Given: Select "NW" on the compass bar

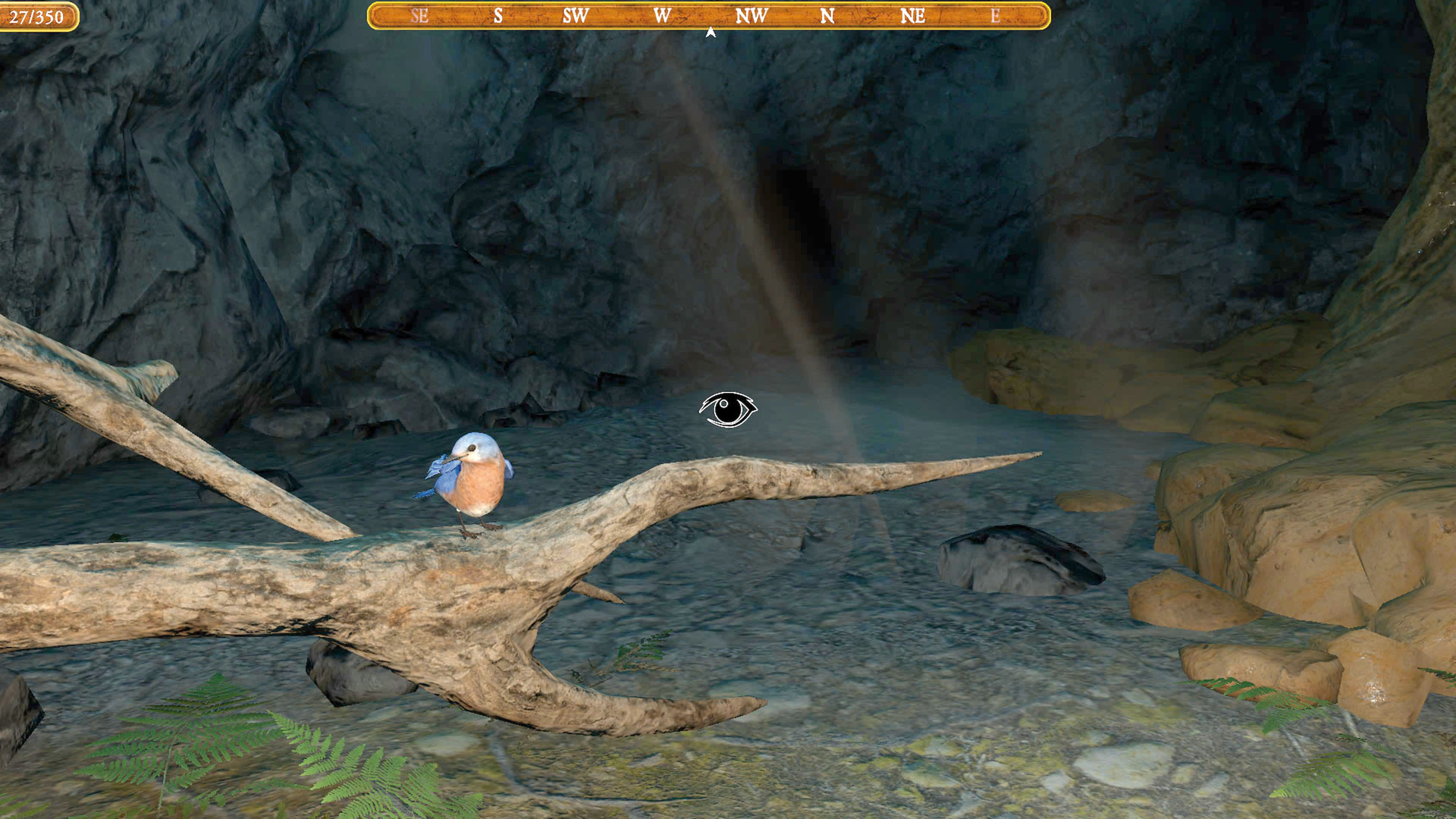Looking at the screenshot, I should coord(752,15).
